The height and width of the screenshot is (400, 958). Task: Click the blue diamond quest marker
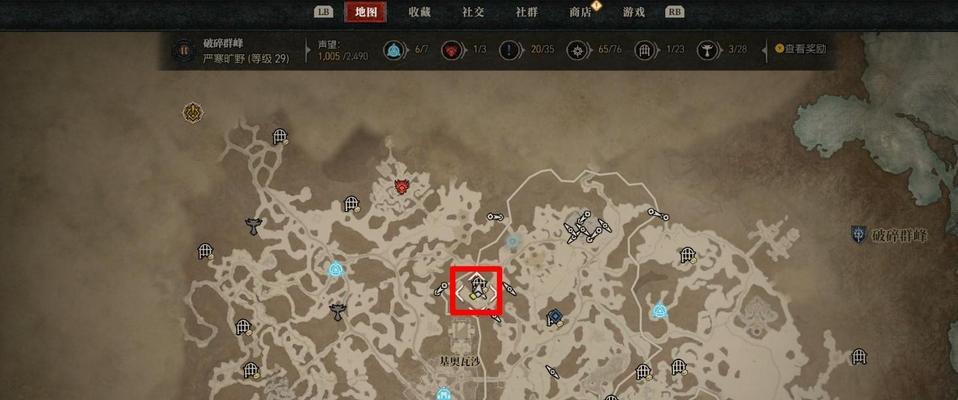tap(554, 317)
